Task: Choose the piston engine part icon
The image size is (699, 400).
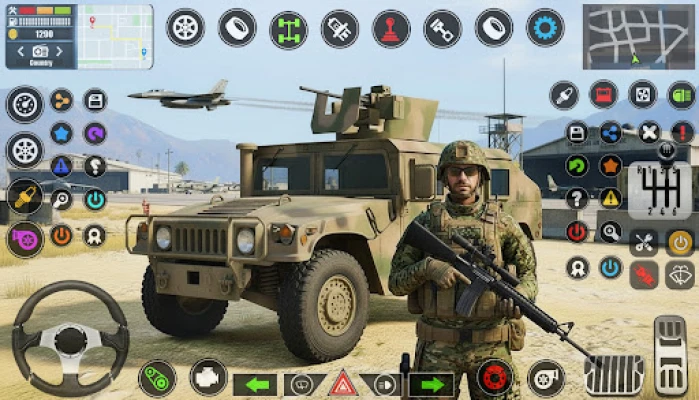Action: click(442, 28)
